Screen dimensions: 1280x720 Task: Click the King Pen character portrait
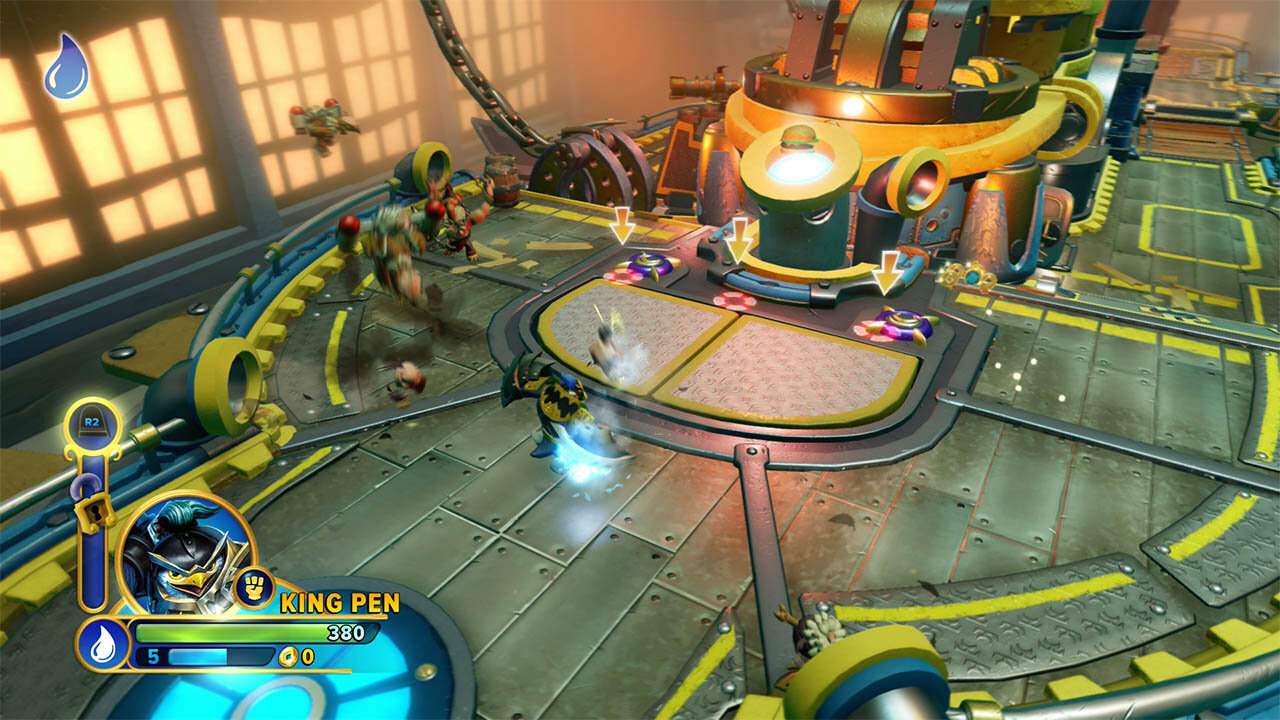point(185,553)
